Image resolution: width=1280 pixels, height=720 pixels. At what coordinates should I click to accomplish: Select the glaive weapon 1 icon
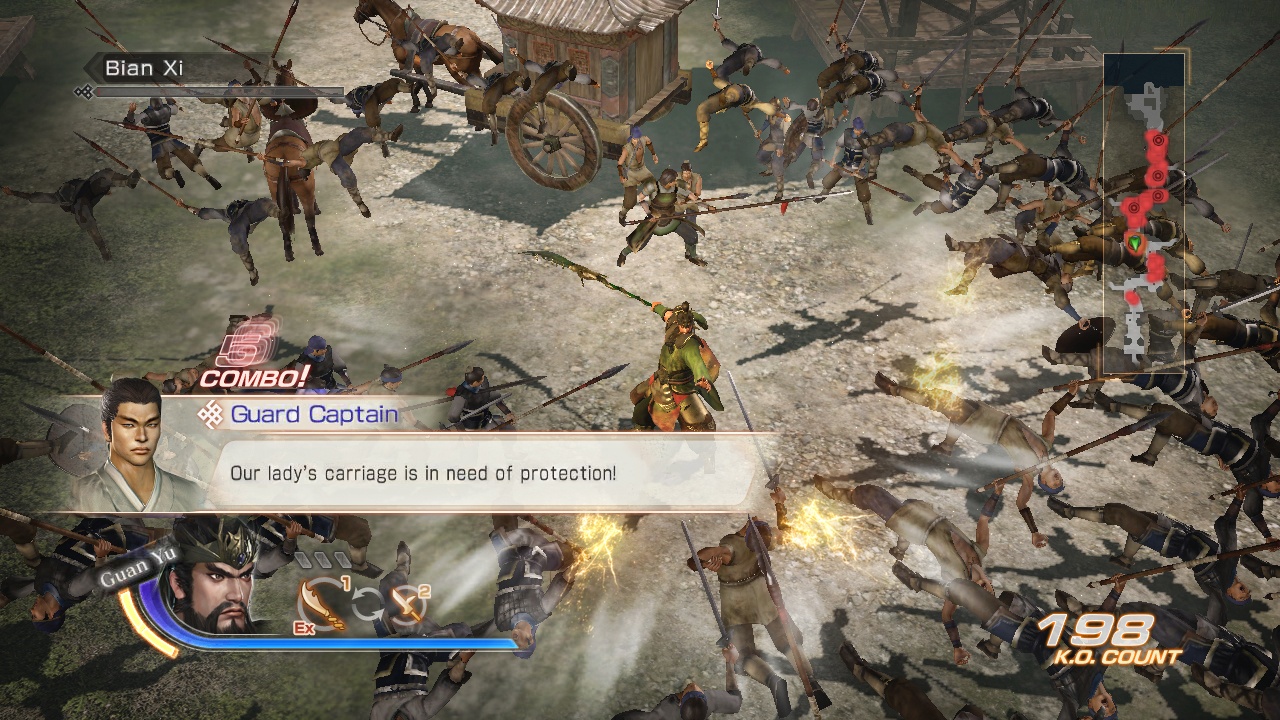[x=321, y=603]
